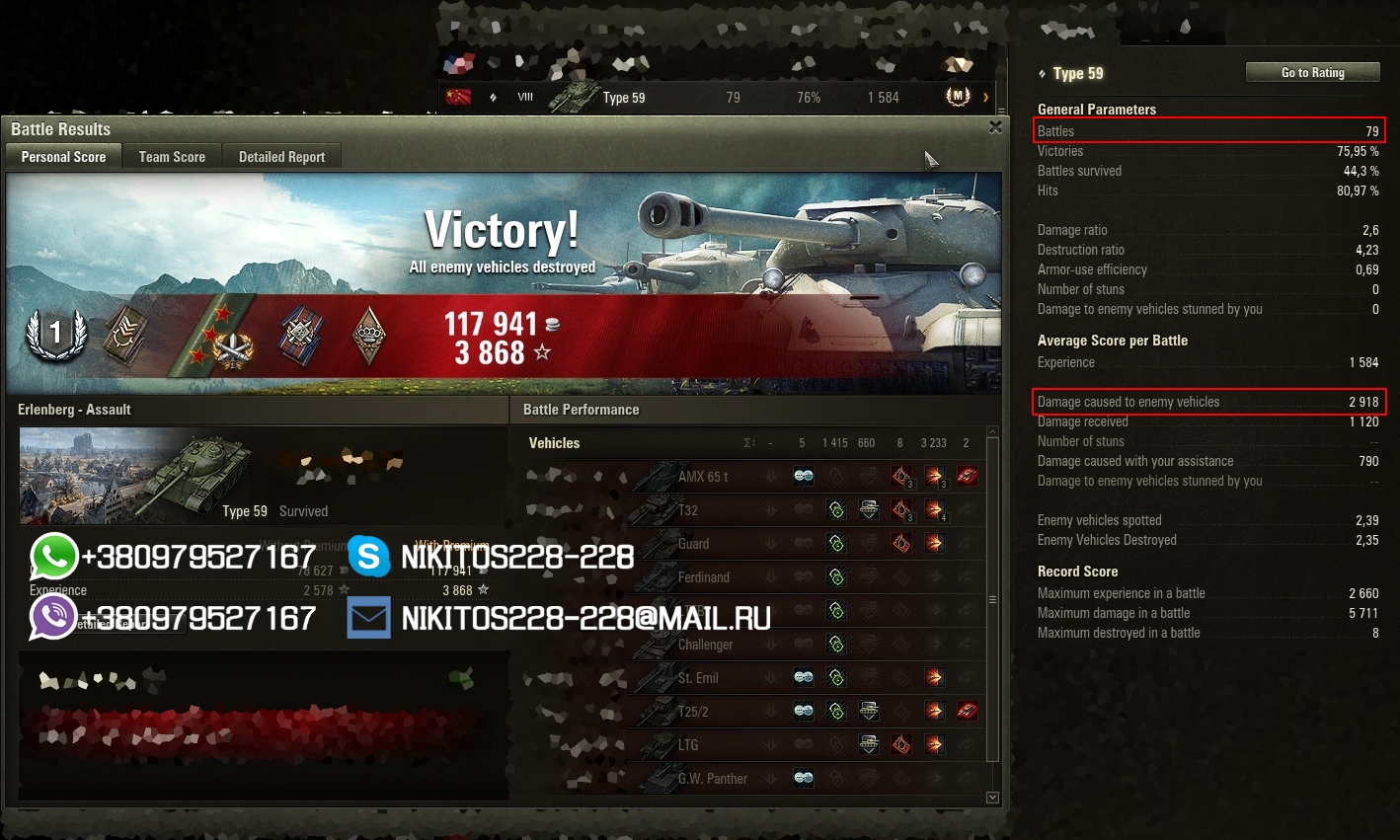Image resolution: width=1400 pixels, height=840 pixels.
Task: Click the Challenger vehicle row
Action: coord(705,645)
